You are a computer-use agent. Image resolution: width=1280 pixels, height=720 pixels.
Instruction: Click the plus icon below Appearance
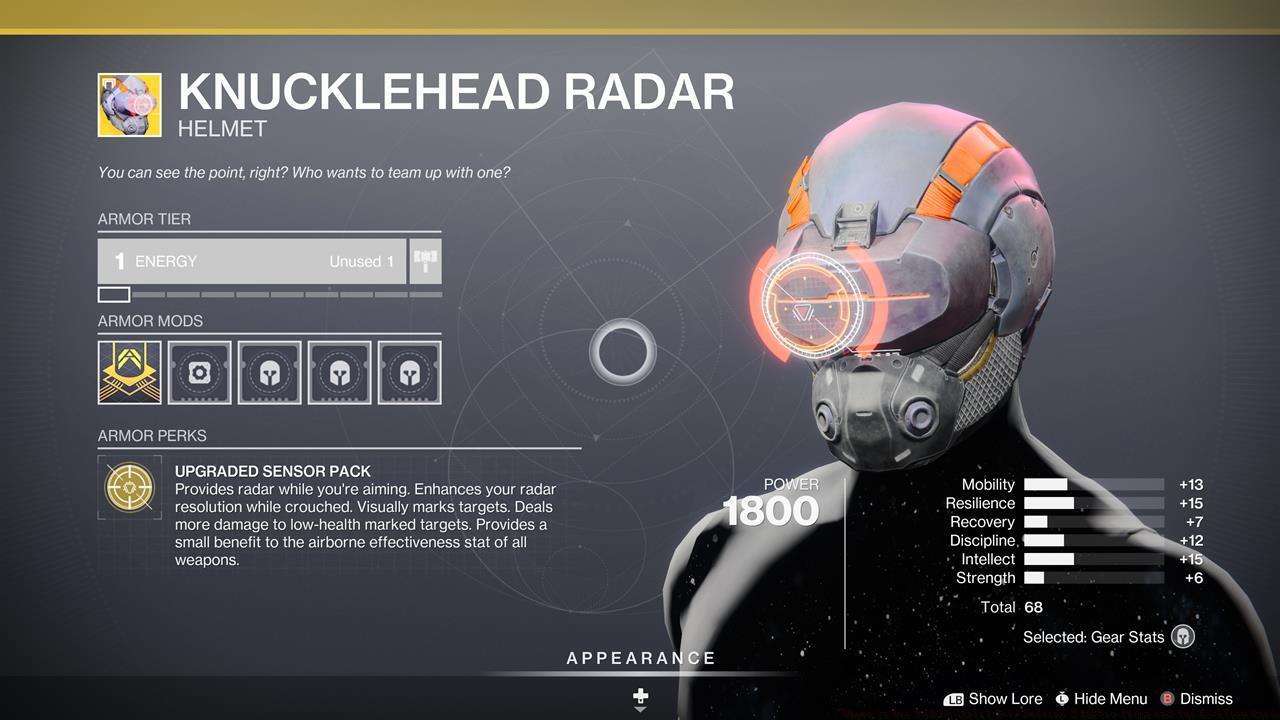(639, 695)
